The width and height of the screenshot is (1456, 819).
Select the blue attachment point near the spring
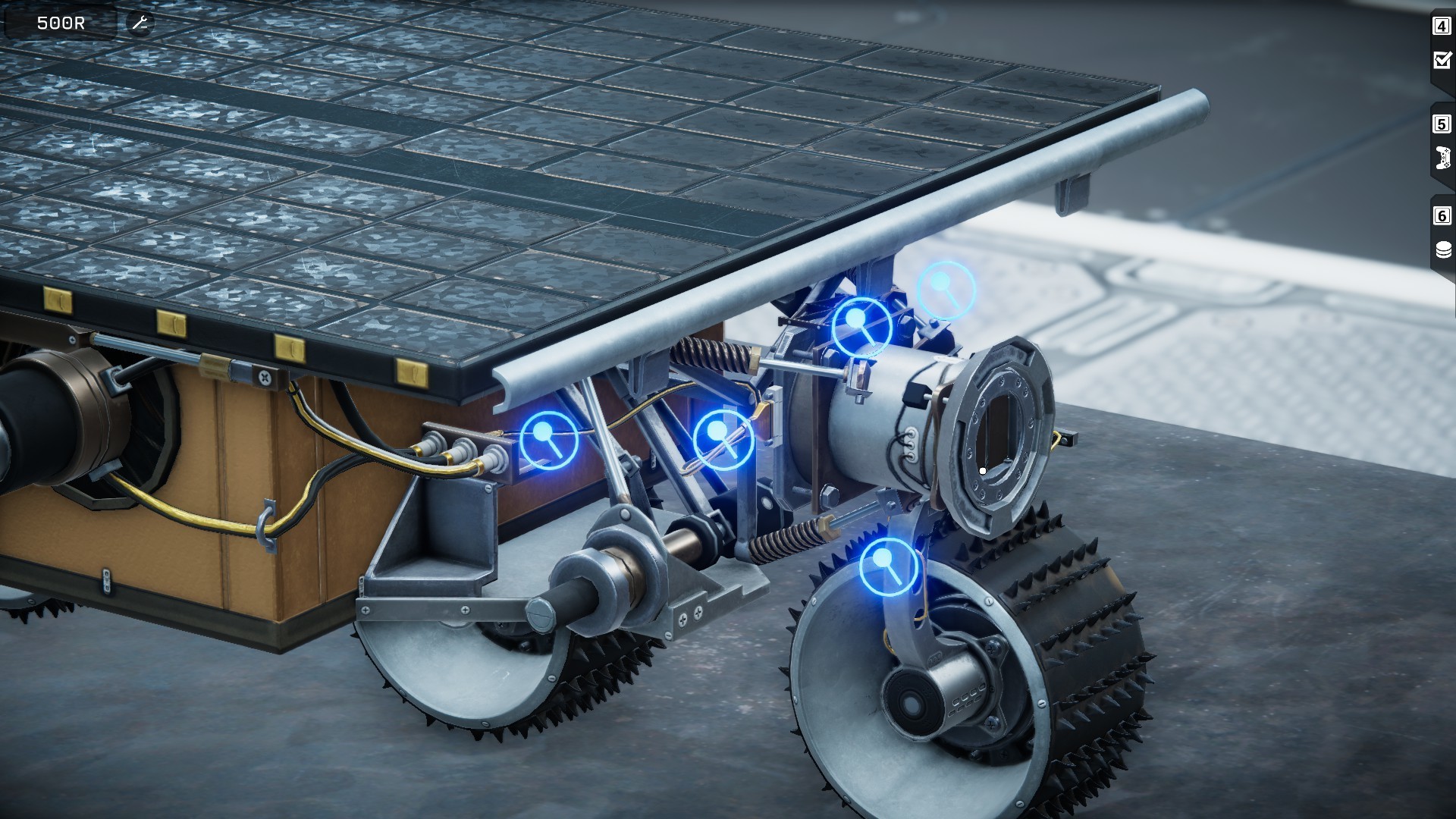pos(722,440)
